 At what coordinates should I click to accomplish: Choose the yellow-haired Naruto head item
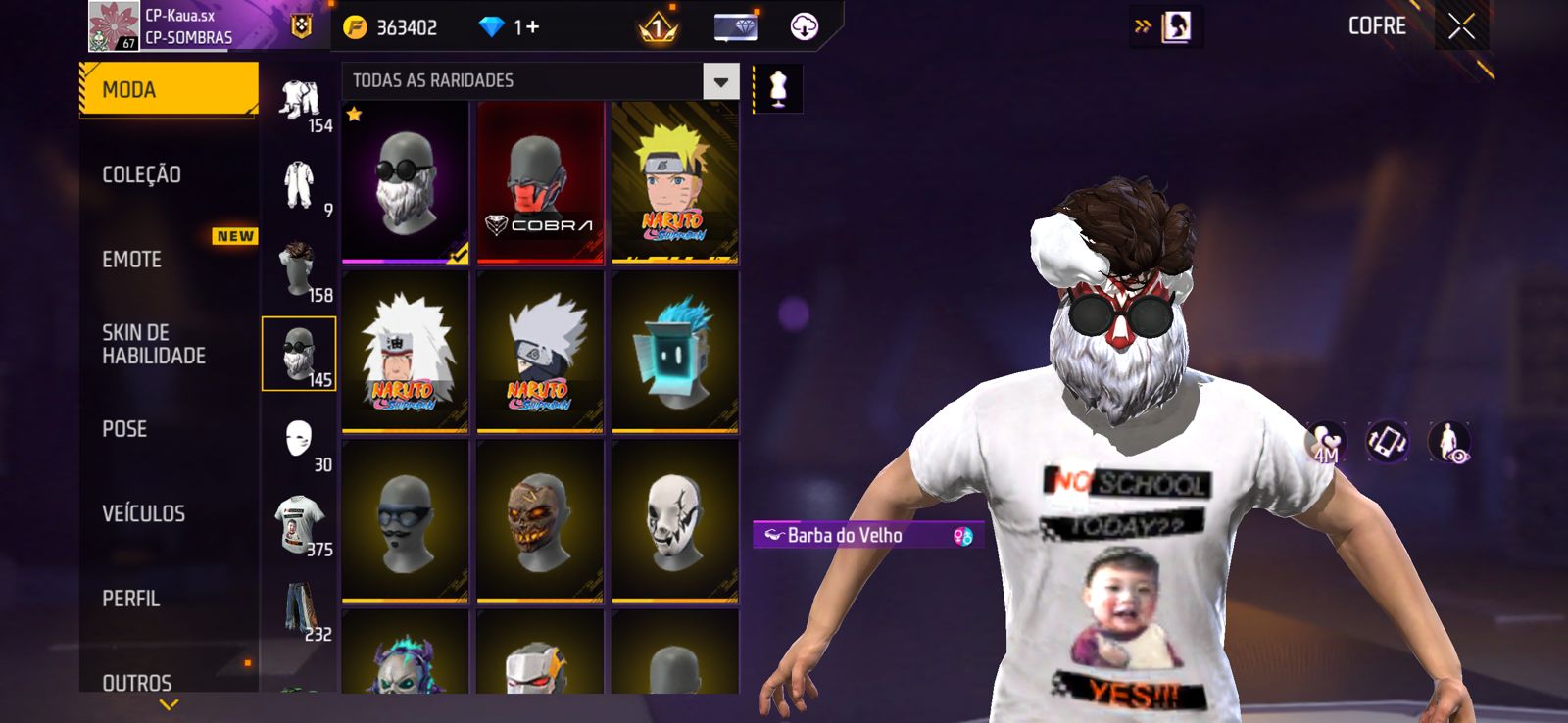[674, 183]
